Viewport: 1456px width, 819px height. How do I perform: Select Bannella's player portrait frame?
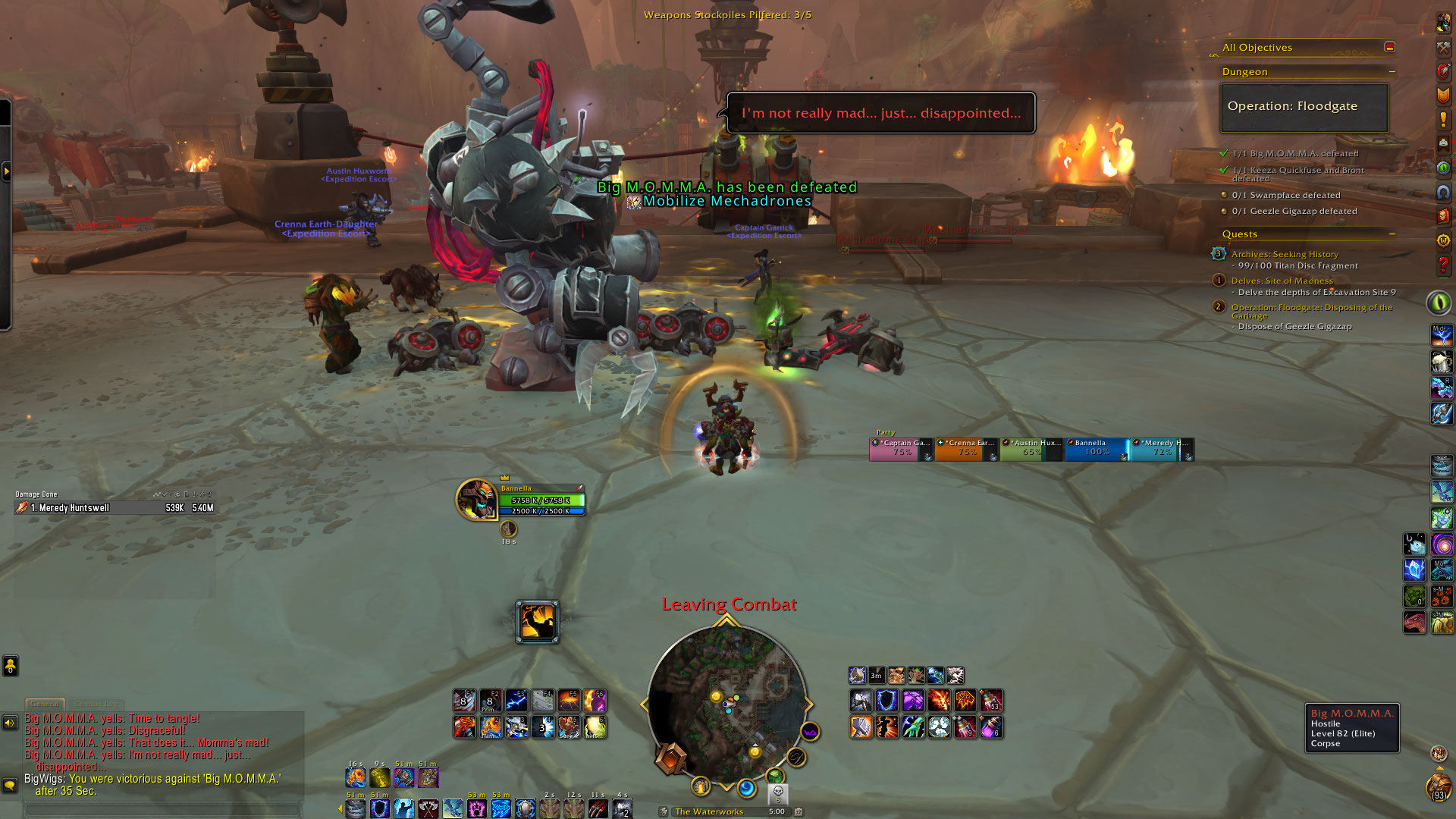(x=476, y=500)
